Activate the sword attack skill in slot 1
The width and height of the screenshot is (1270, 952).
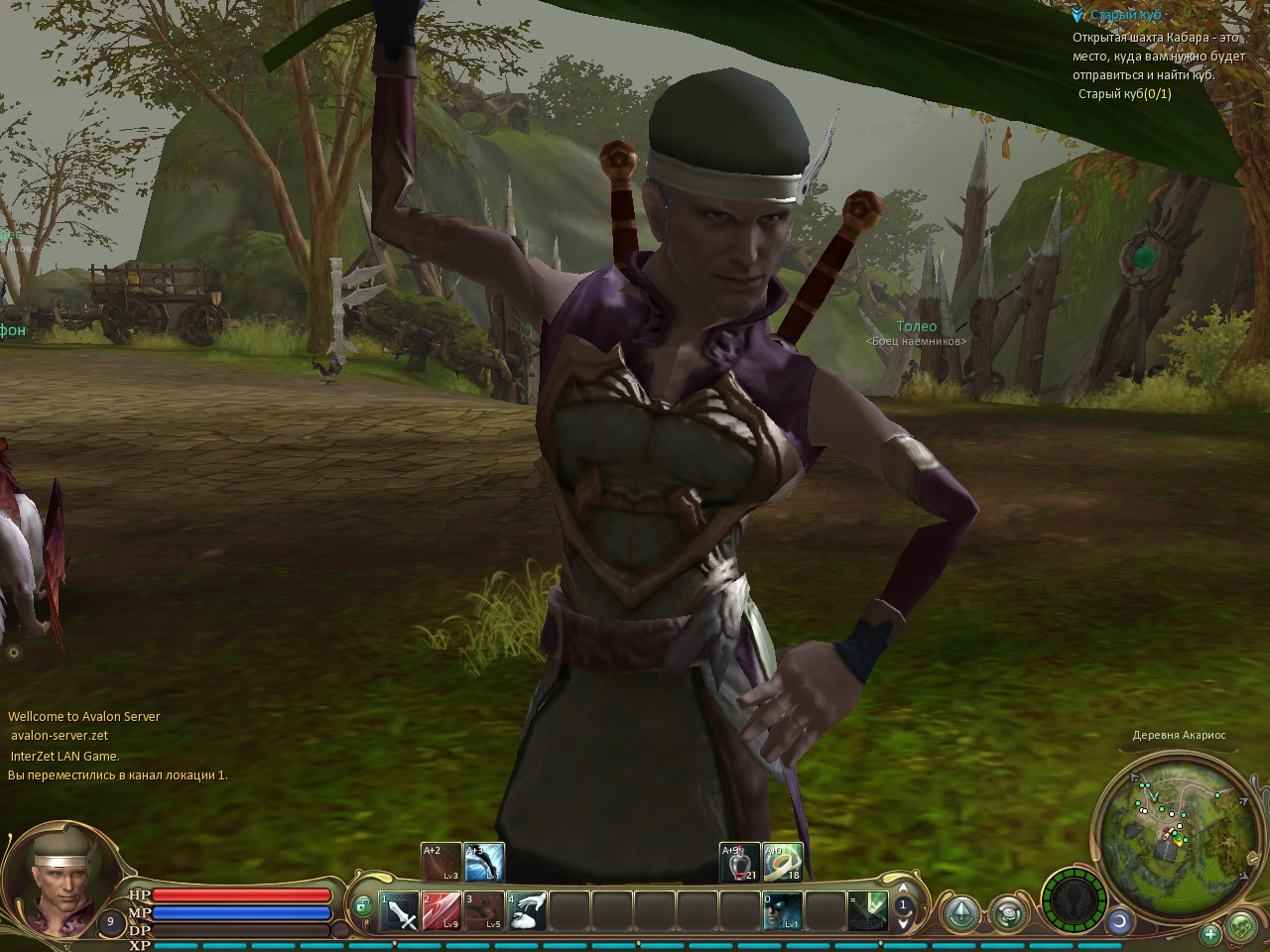click(x=399, y=911)
